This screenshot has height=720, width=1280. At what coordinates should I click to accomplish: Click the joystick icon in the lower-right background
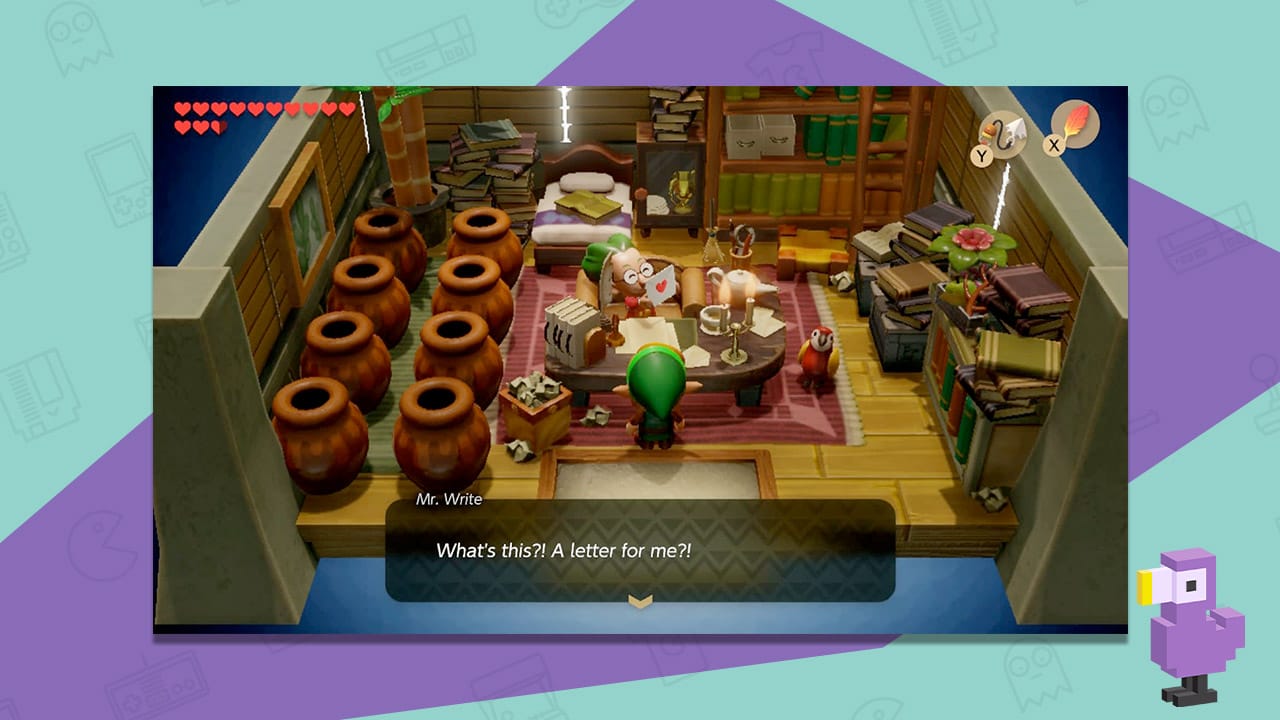click(1263, 395)
